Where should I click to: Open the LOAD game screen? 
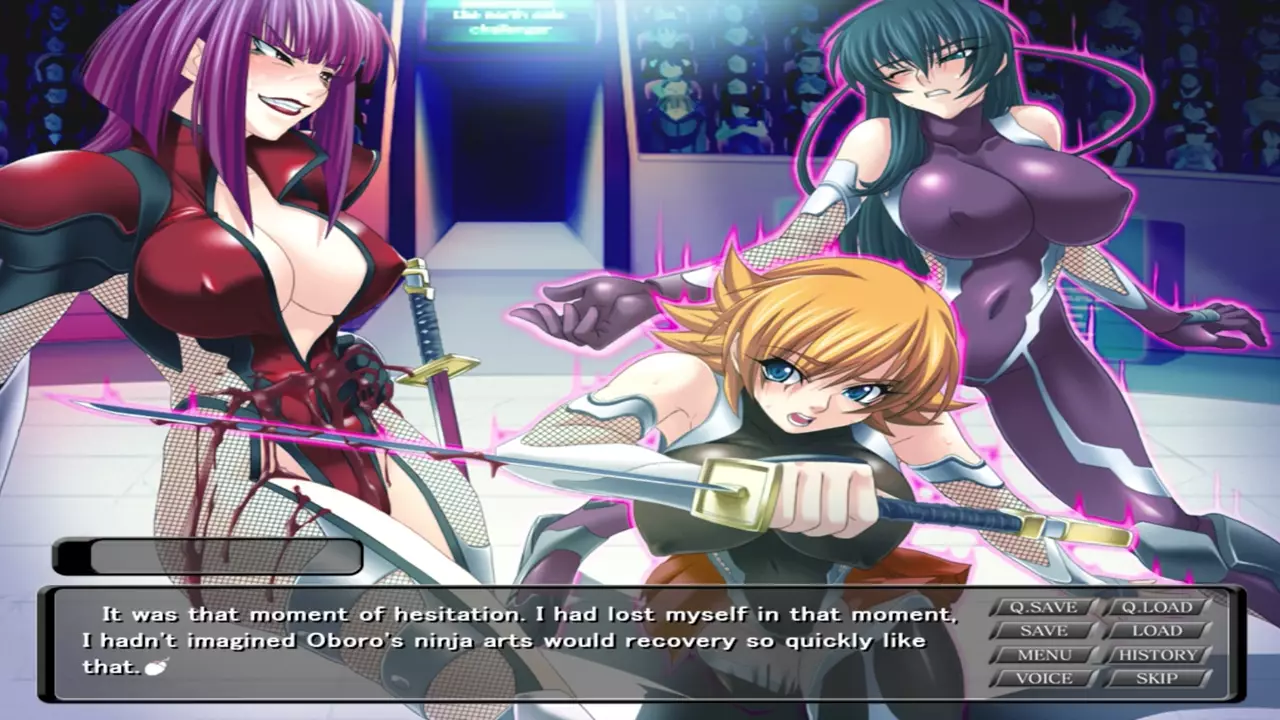[1157, 631]
